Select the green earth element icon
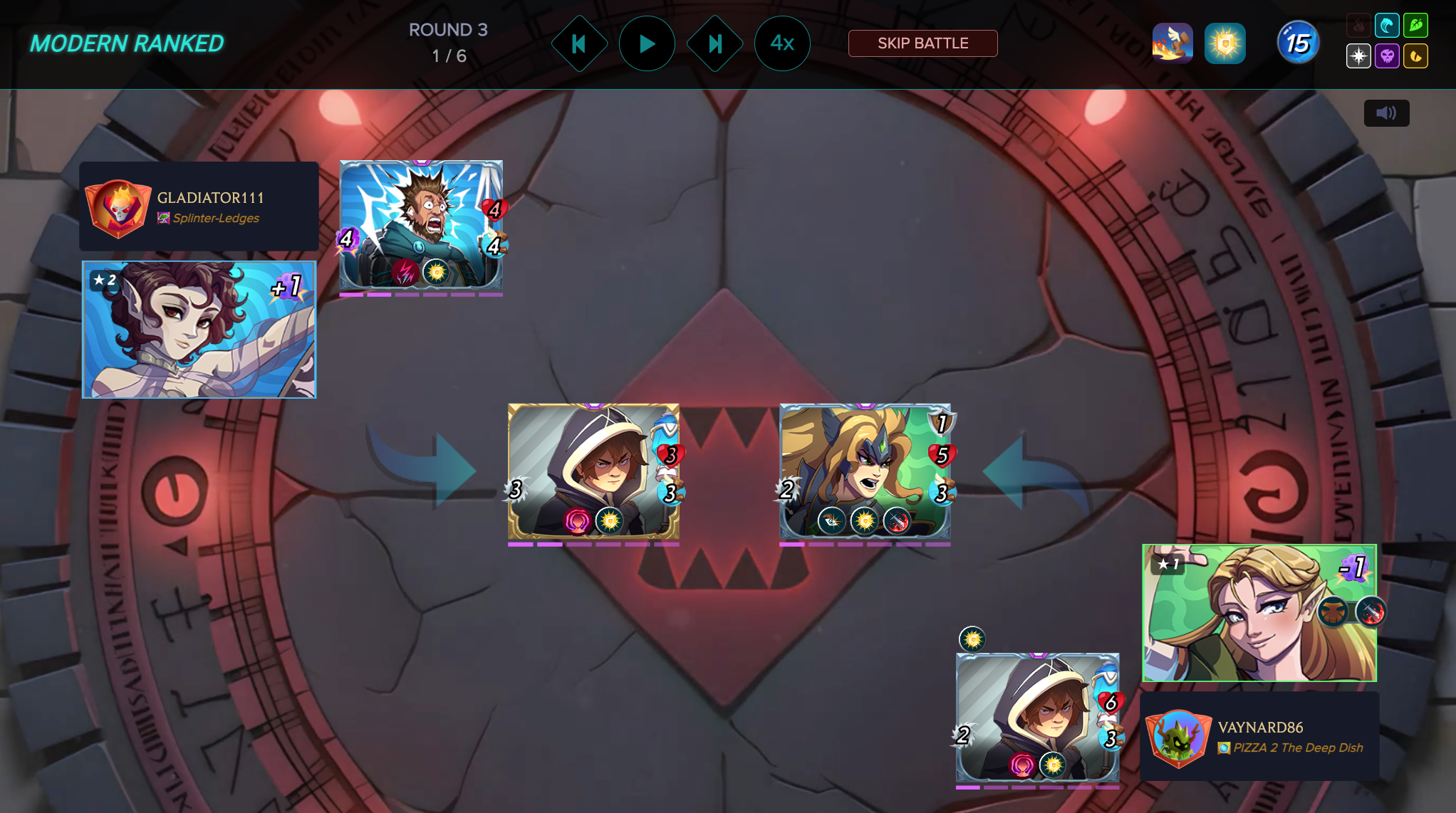This screenshot has width=1456, height=813. tap(1416, 26)
